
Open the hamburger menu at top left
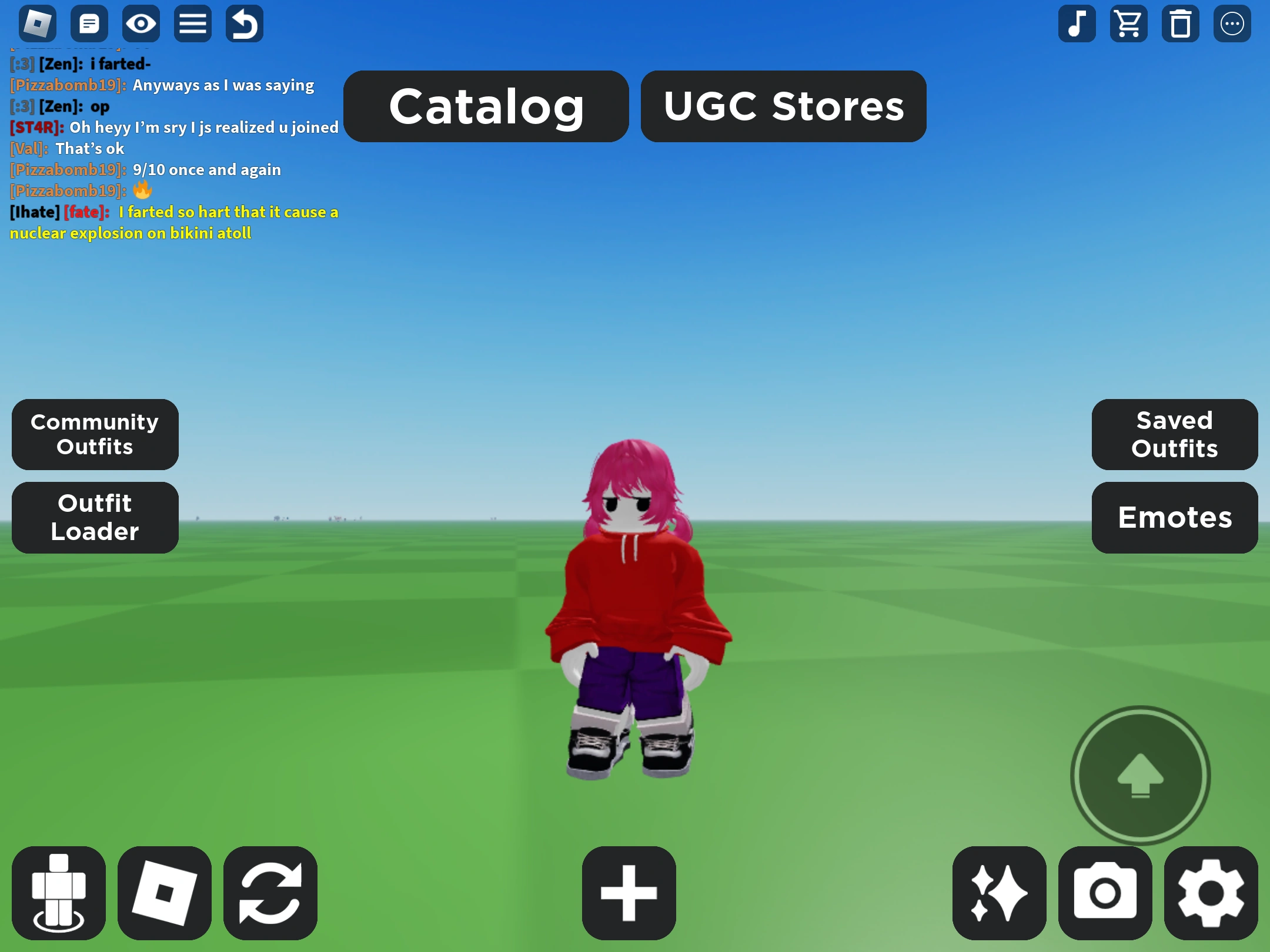(192, 24)
